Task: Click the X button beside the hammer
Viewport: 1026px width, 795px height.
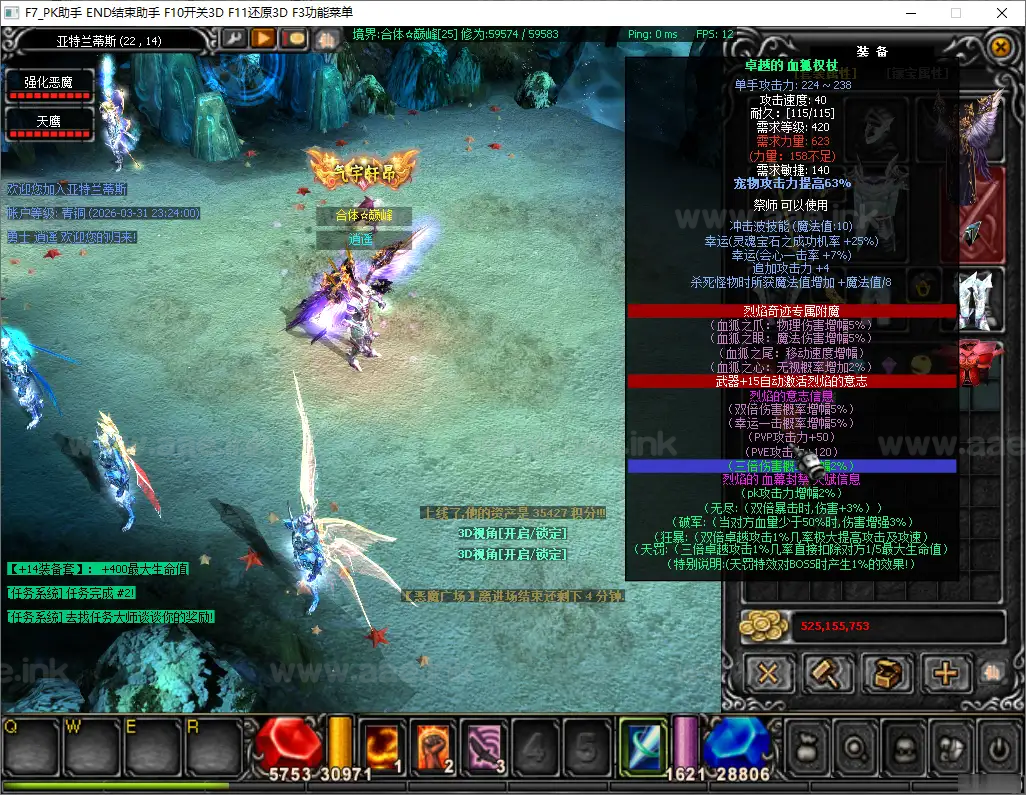Action: click(768, 673)
